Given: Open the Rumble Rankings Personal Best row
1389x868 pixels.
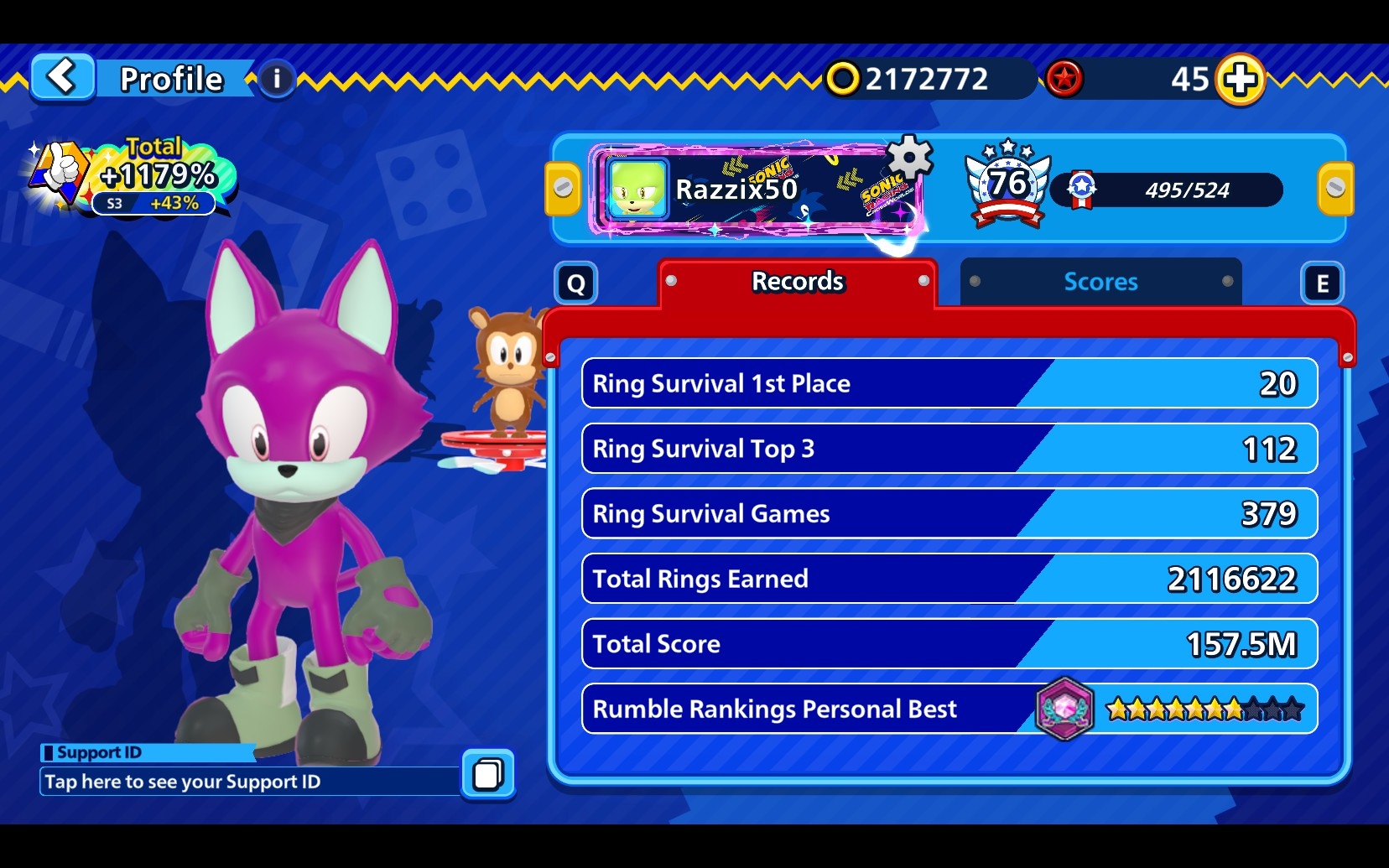Looking at the screenshot, I should click(949, 709).
